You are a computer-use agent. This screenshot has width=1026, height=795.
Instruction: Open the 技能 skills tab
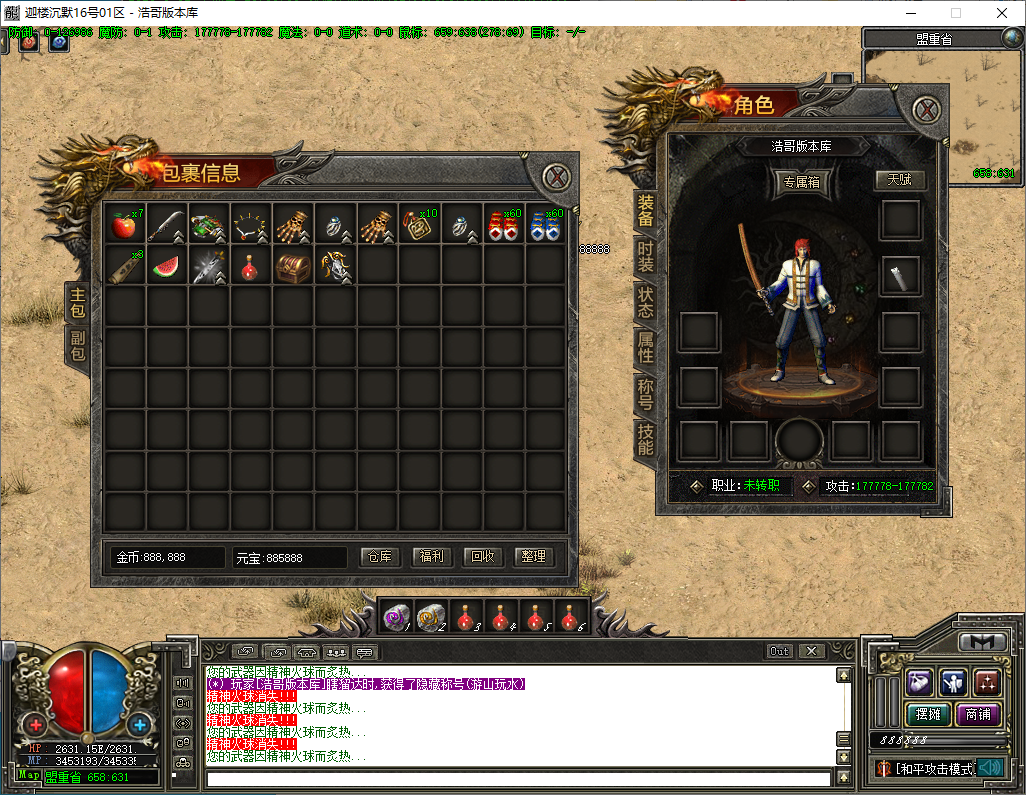point(645,438)
